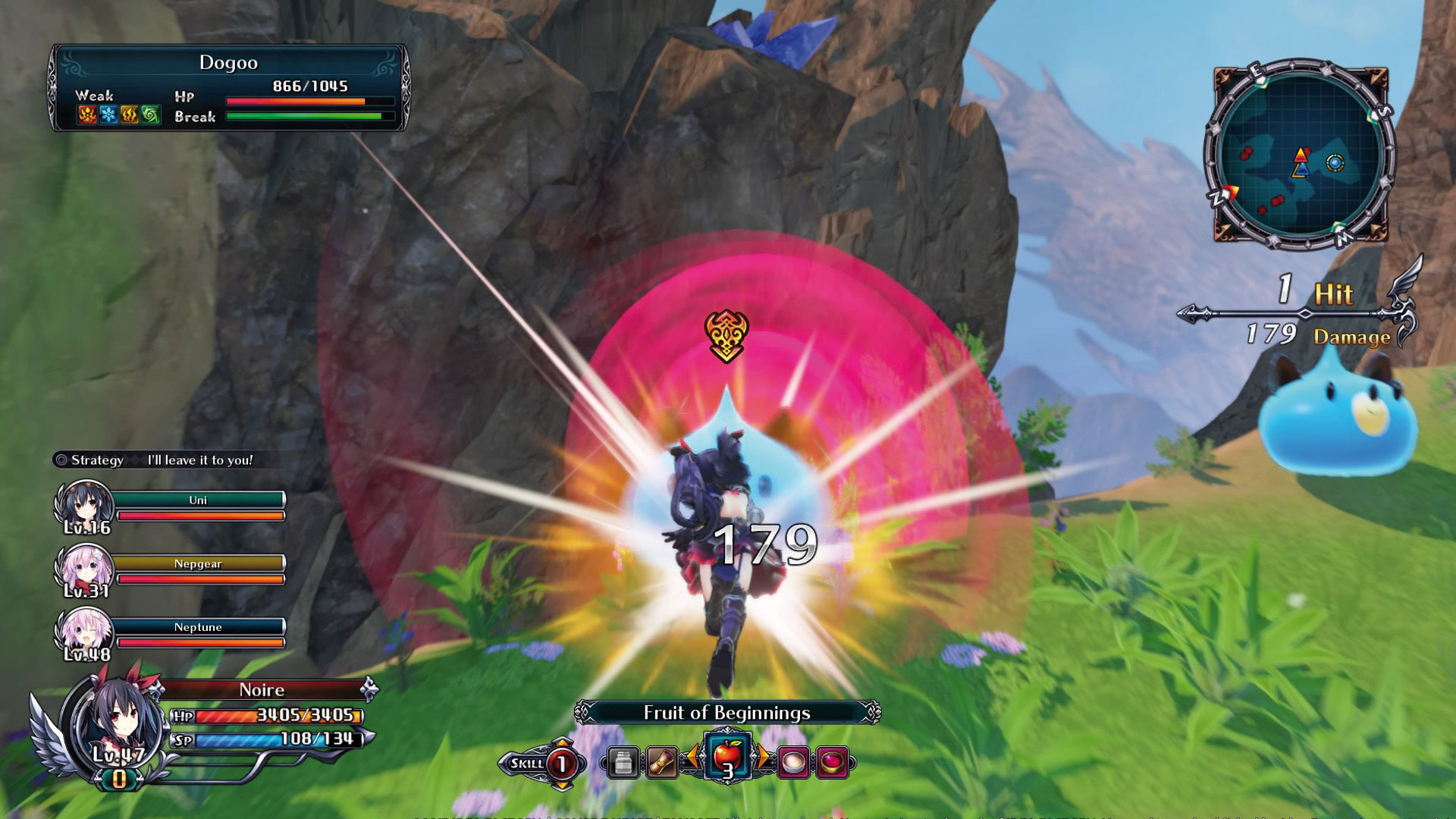Click the blue quest marker on minimap
1456x819 pixels.
coord(1335,162)
